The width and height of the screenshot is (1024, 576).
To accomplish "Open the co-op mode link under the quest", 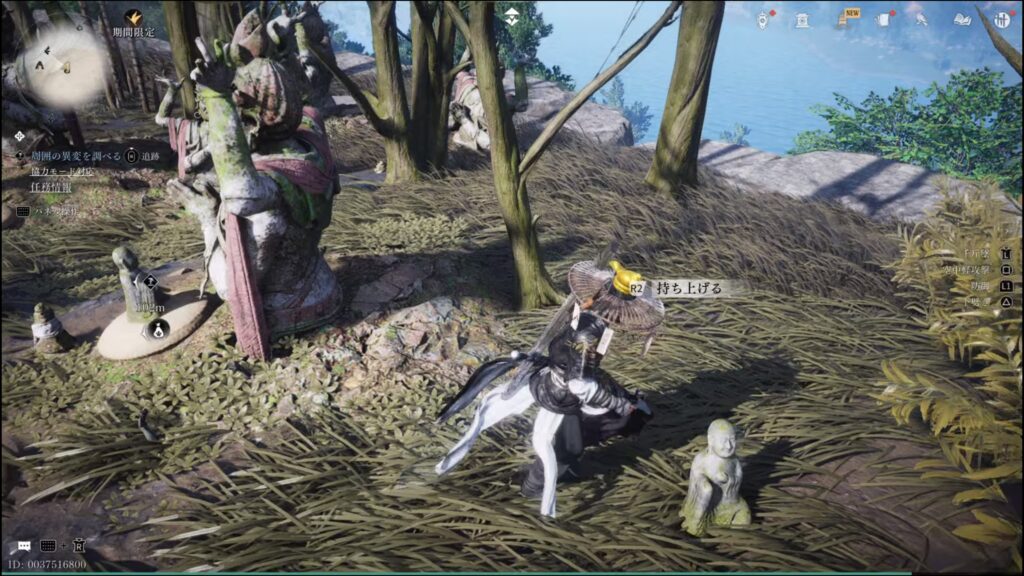I will pyautogui.click(x=62, y=171).
